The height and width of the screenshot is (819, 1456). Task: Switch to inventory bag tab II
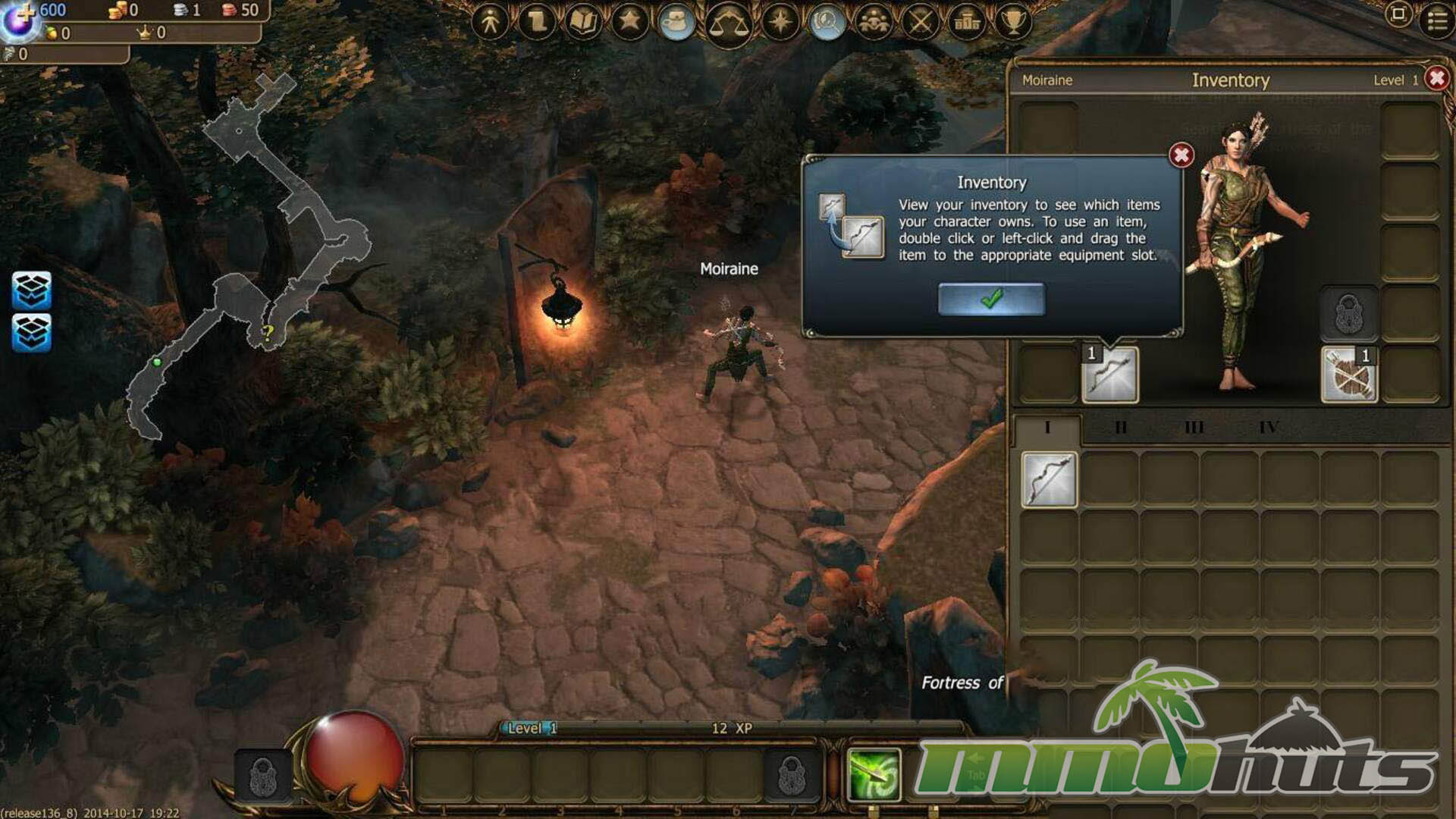click(1121, 428)
